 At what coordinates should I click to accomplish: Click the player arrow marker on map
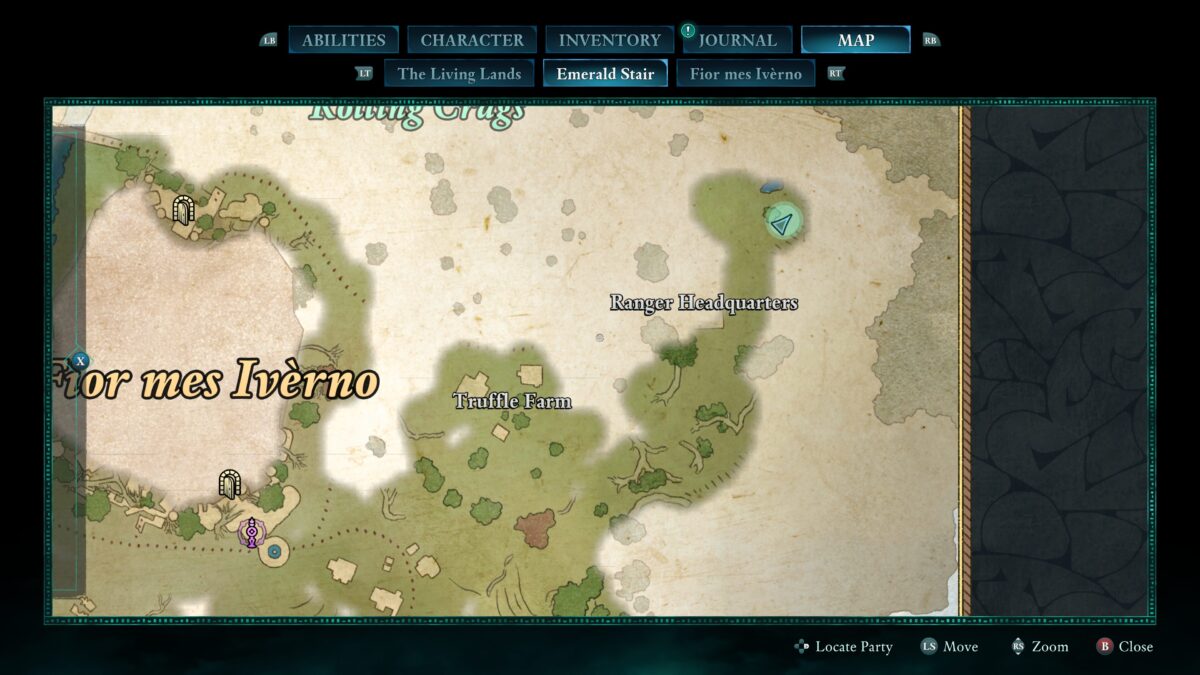click(x=784, y=221)
